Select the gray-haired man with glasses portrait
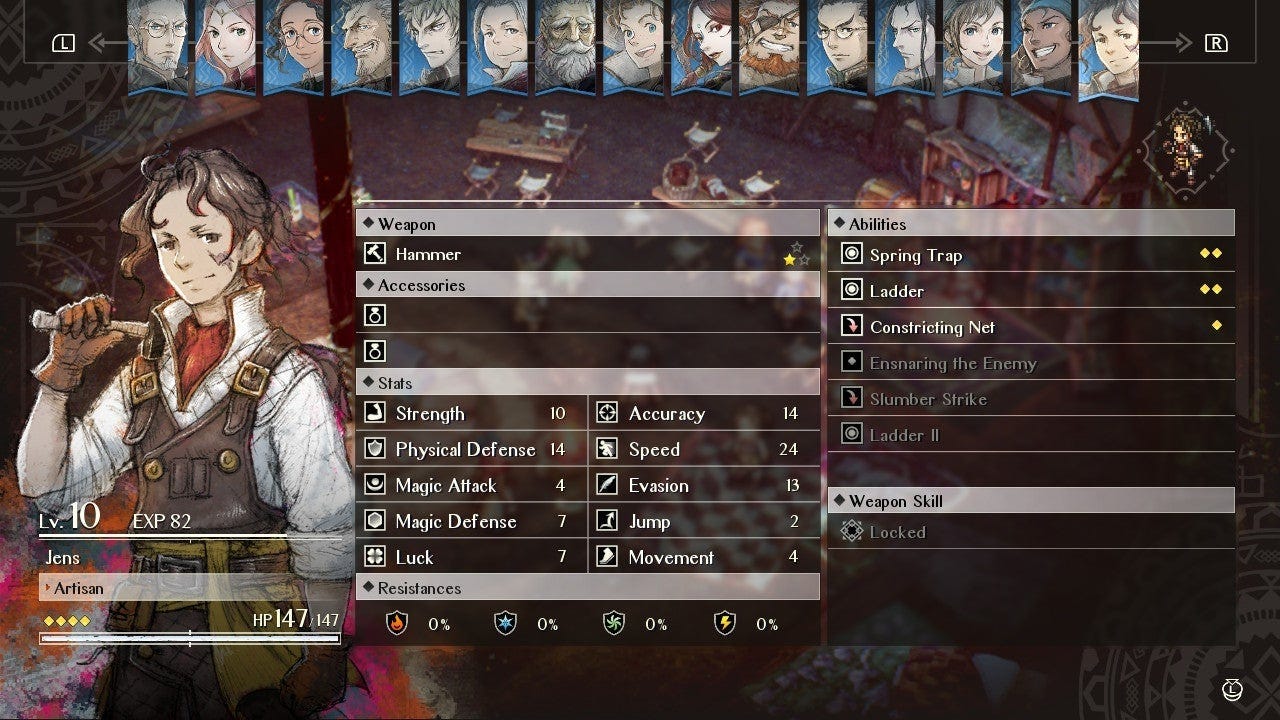Screen dimensions: 1280x720 click(x=158, y=45)
